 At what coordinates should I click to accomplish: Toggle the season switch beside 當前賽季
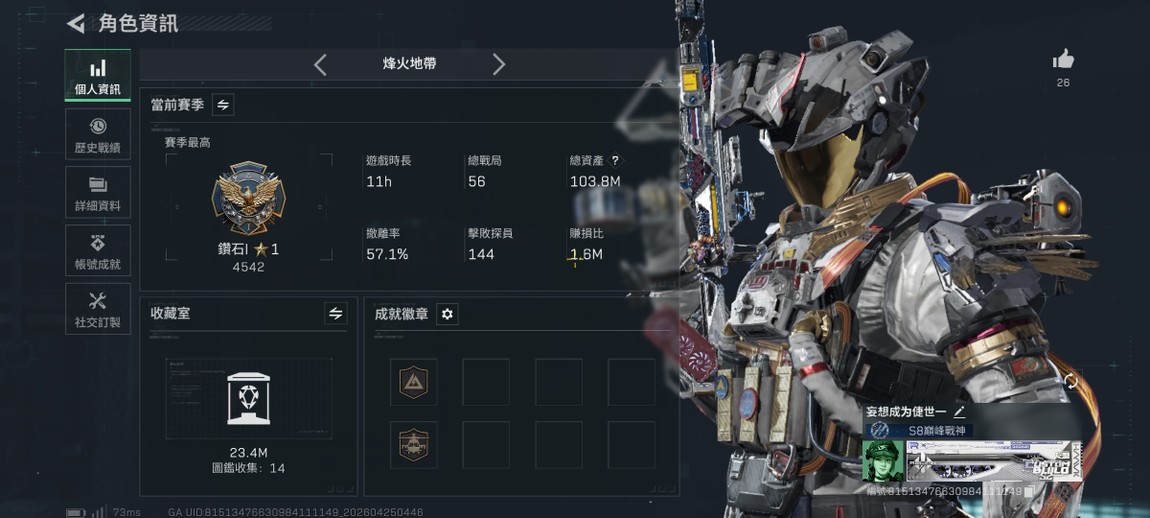(x=223, y=105)
